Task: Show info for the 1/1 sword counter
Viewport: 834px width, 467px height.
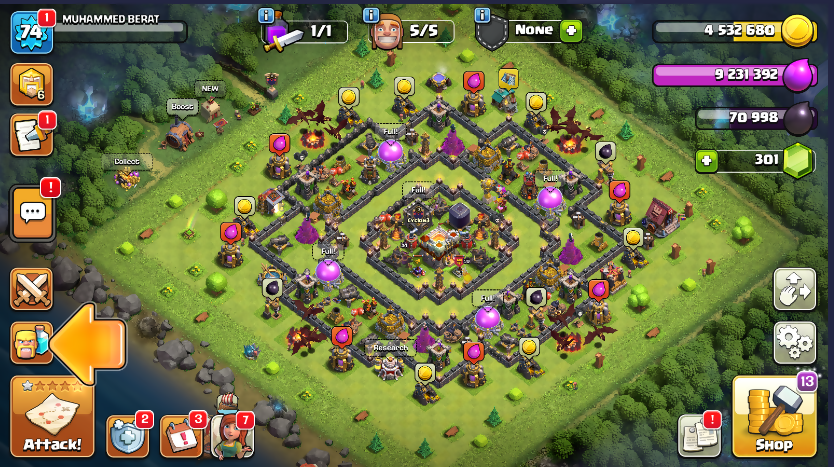Action: [x=265, y=15]
